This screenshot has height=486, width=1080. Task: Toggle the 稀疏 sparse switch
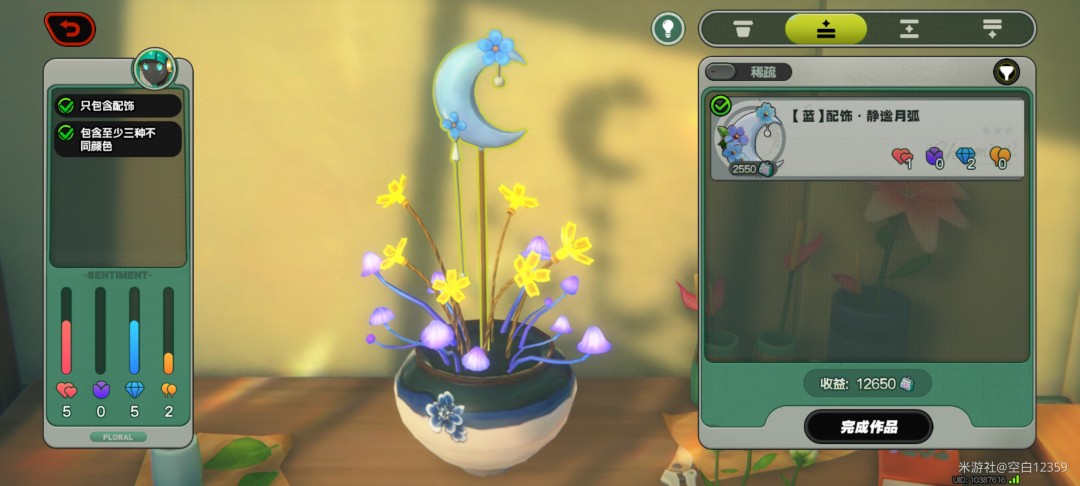tap(748, 72)
